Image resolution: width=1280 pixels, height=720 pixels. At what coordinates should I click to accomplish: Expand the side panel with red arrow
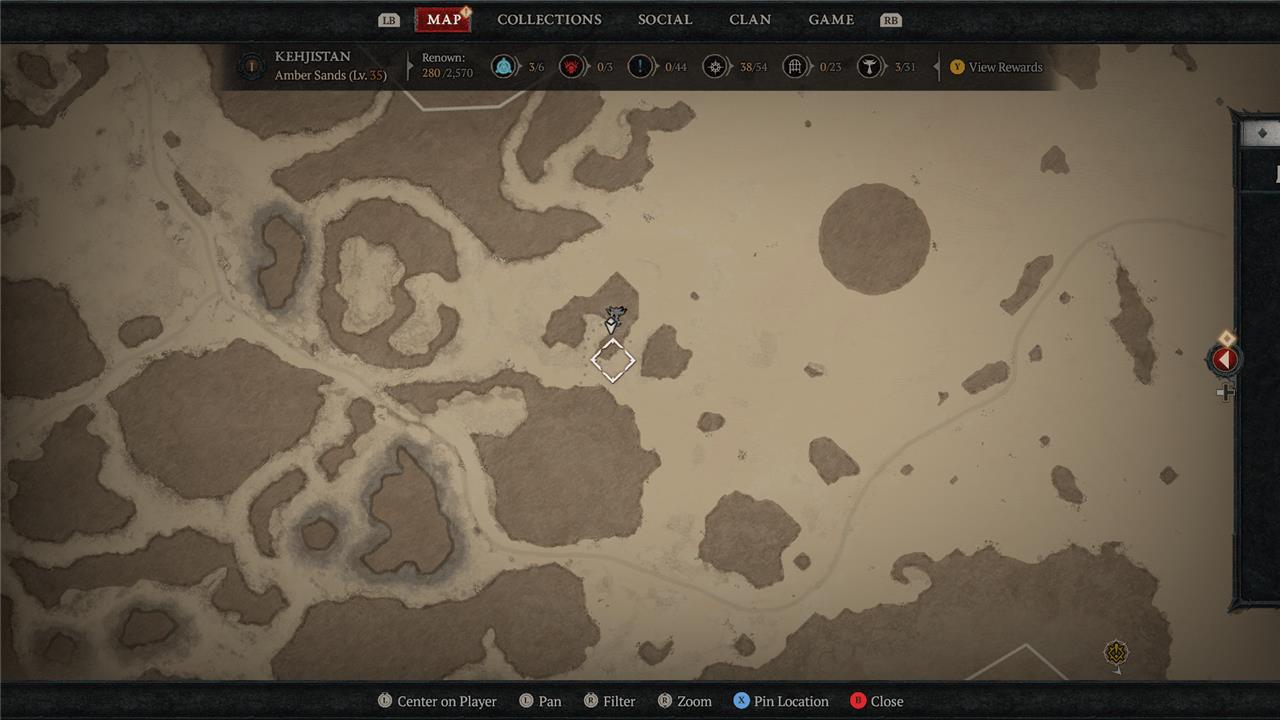tap(1225, 360)
